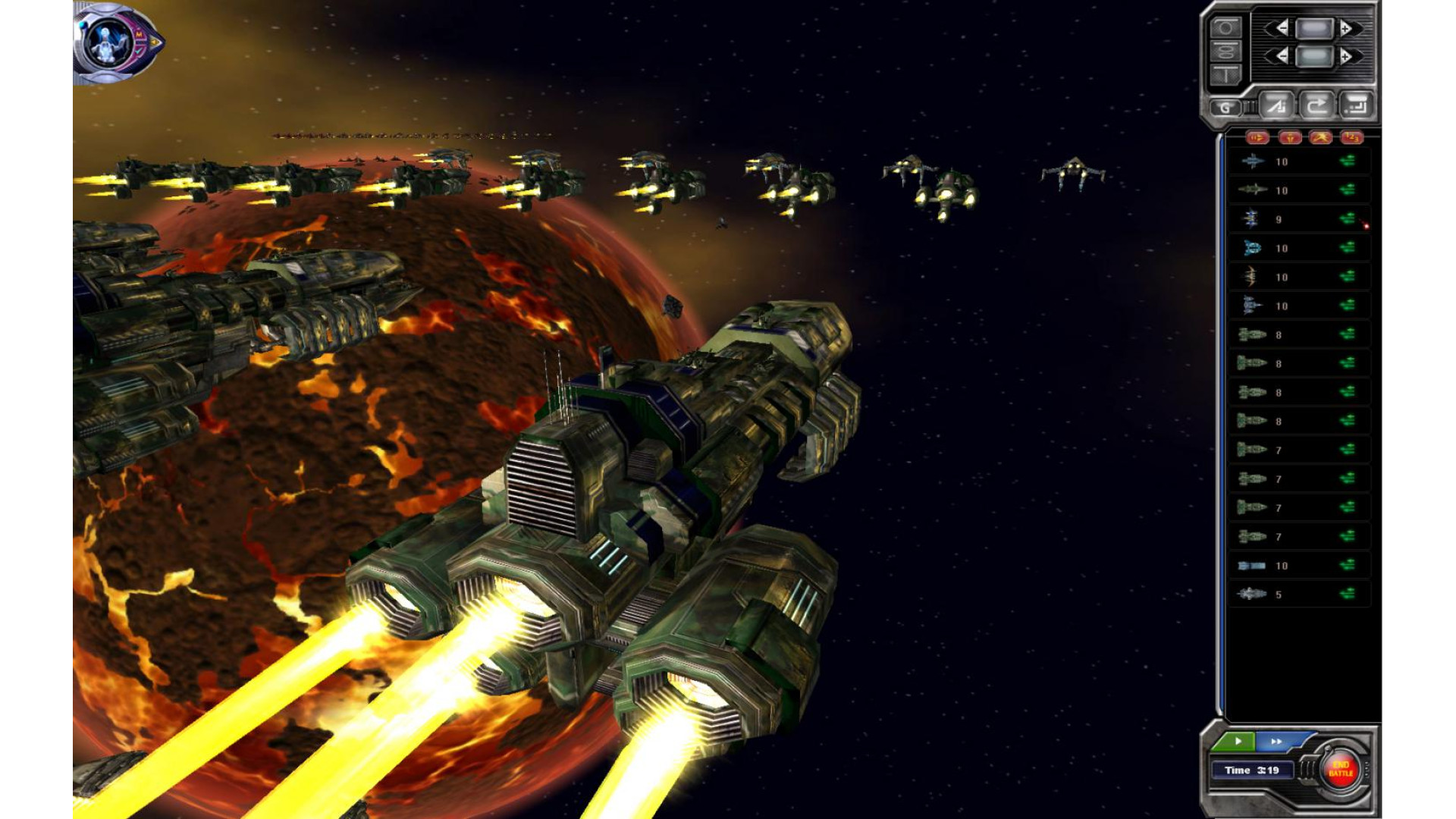The width and height of the screenshot is (1456, 819).
Task: Click the red End Battle button
Action: click(x=1340, y=769)
